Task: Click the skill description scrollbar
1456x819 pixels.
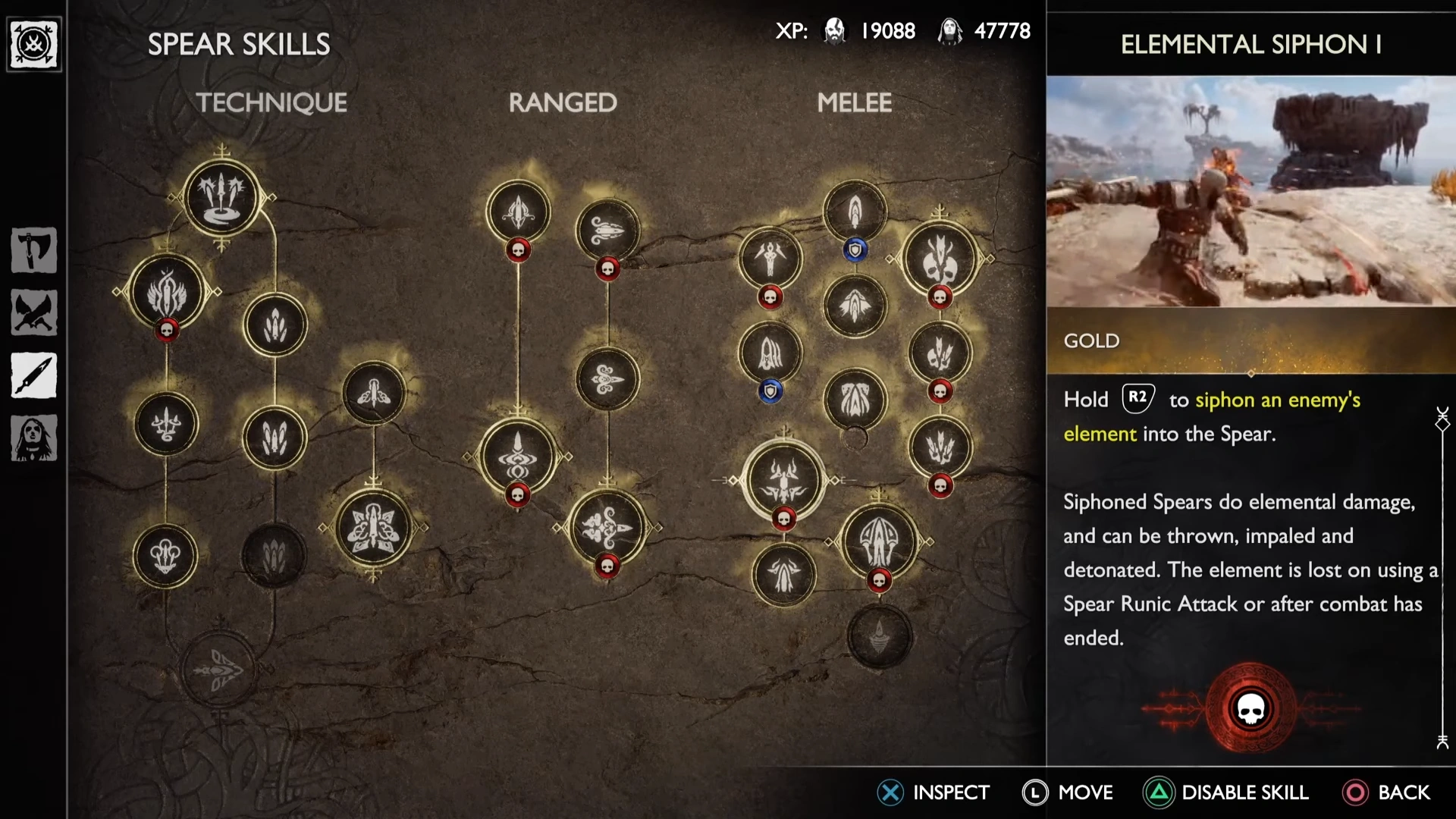Action: [1442, 576]
